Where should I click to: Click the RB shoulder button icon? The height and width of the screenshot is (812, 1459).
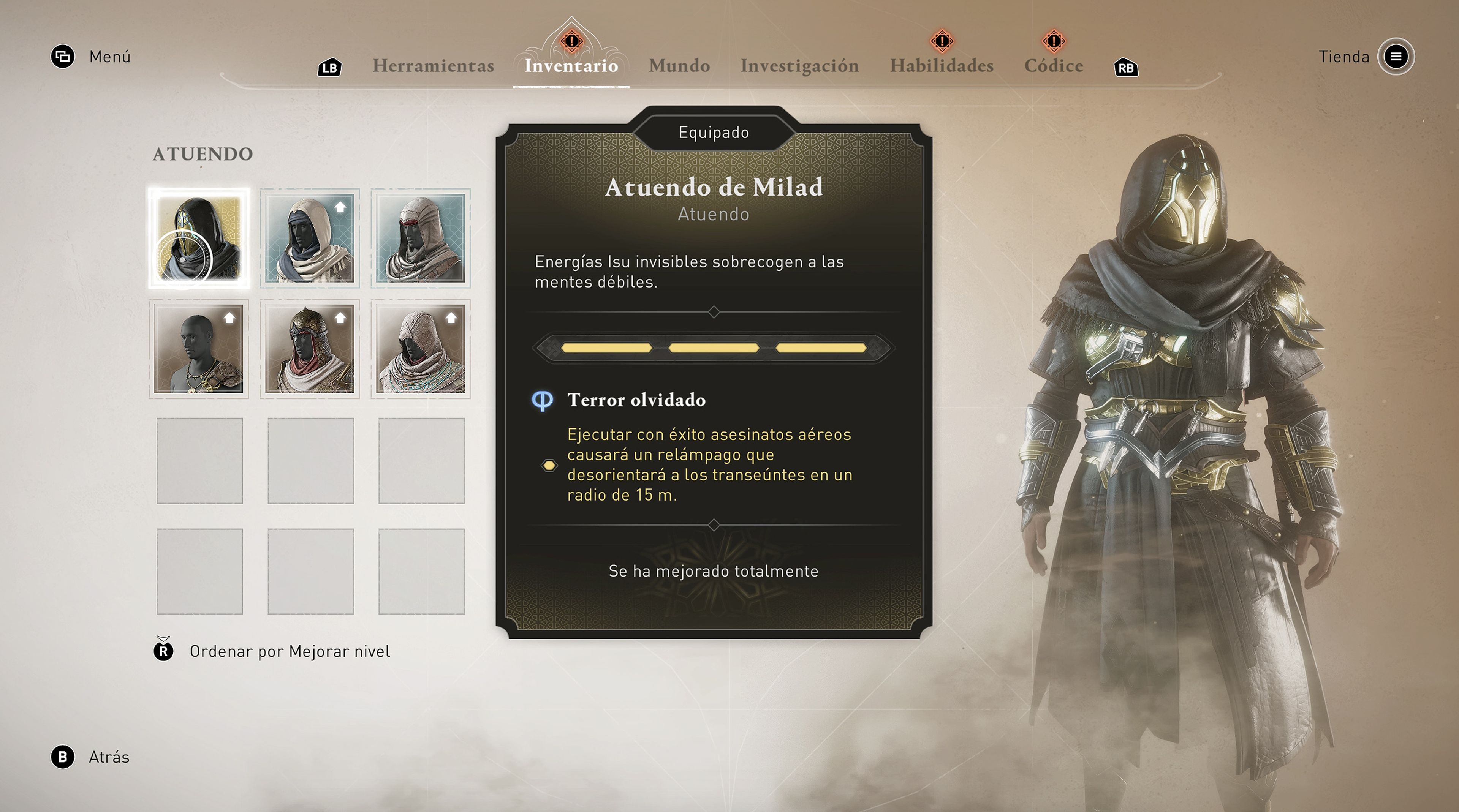pos(1126,67)
